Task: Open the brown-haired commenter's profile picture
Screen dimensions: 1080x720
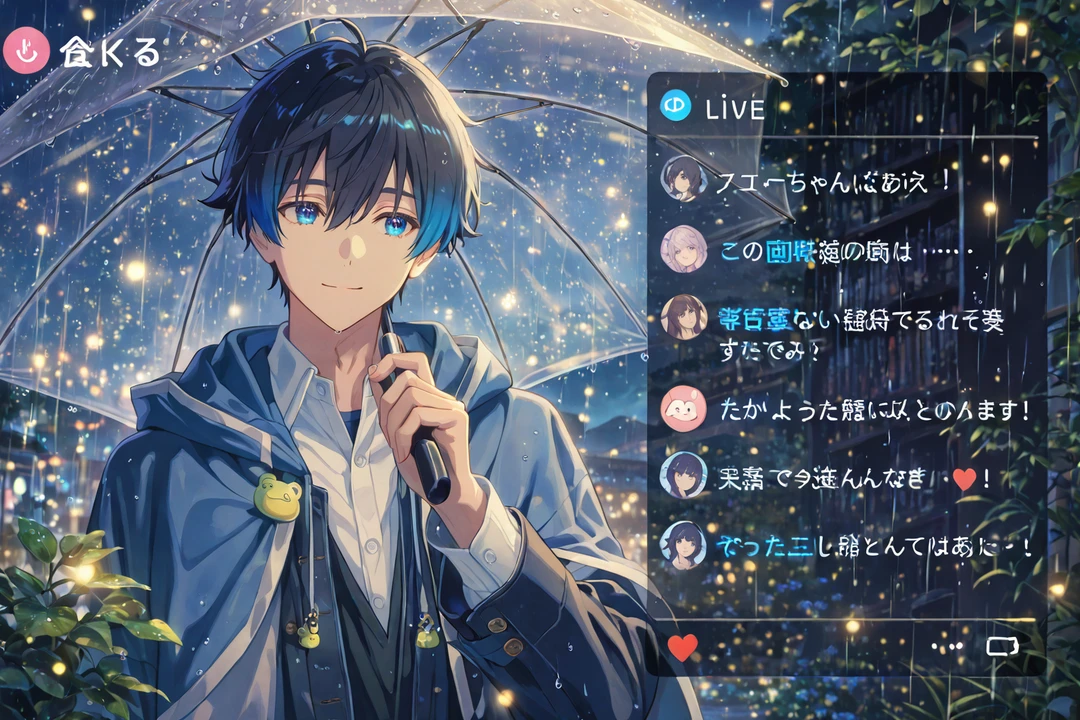Action: 684,318
